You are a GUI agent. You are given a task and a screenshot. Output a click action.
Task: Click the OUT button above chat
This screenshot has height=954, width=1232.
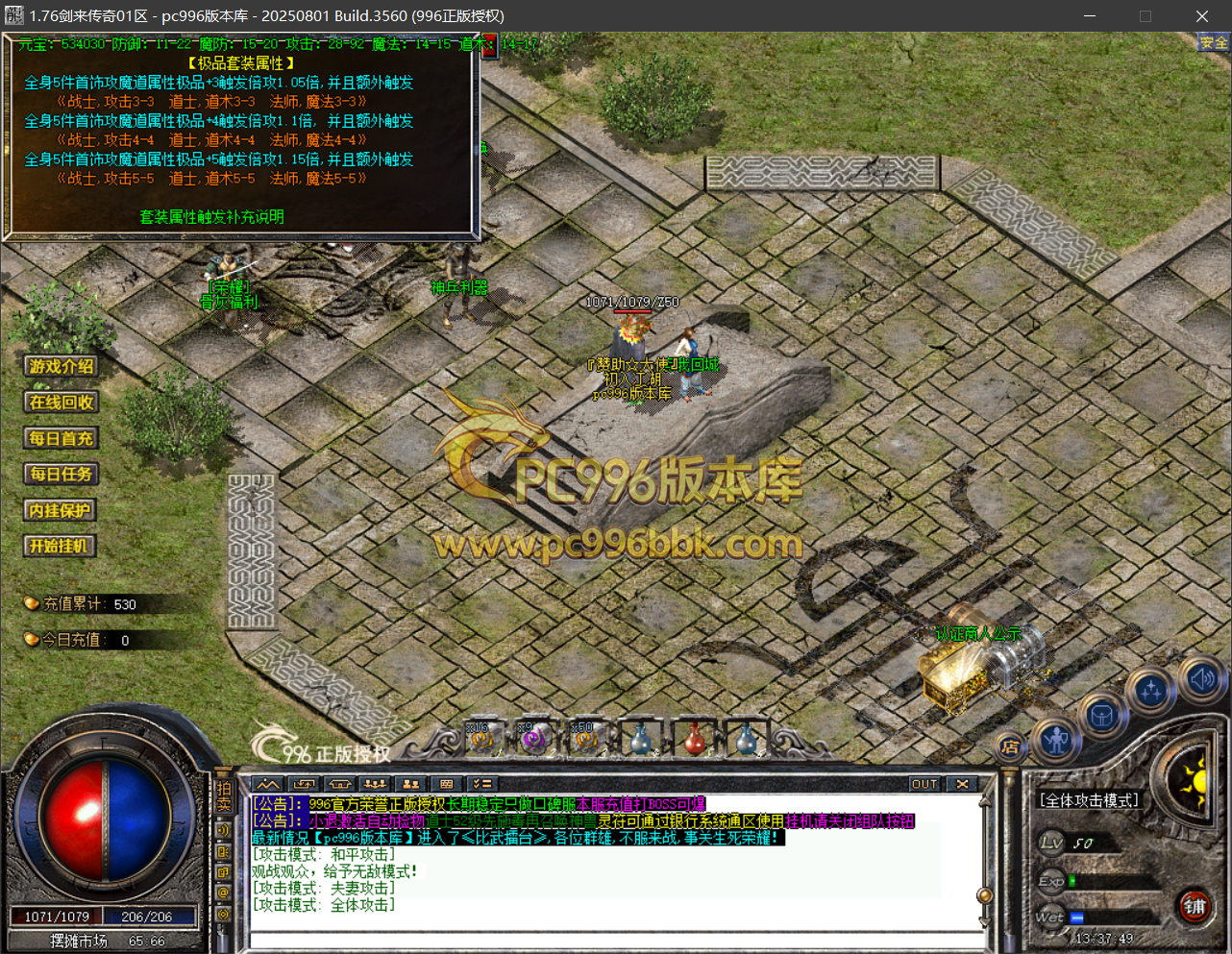pyautogui.click(x=924, y=784)
